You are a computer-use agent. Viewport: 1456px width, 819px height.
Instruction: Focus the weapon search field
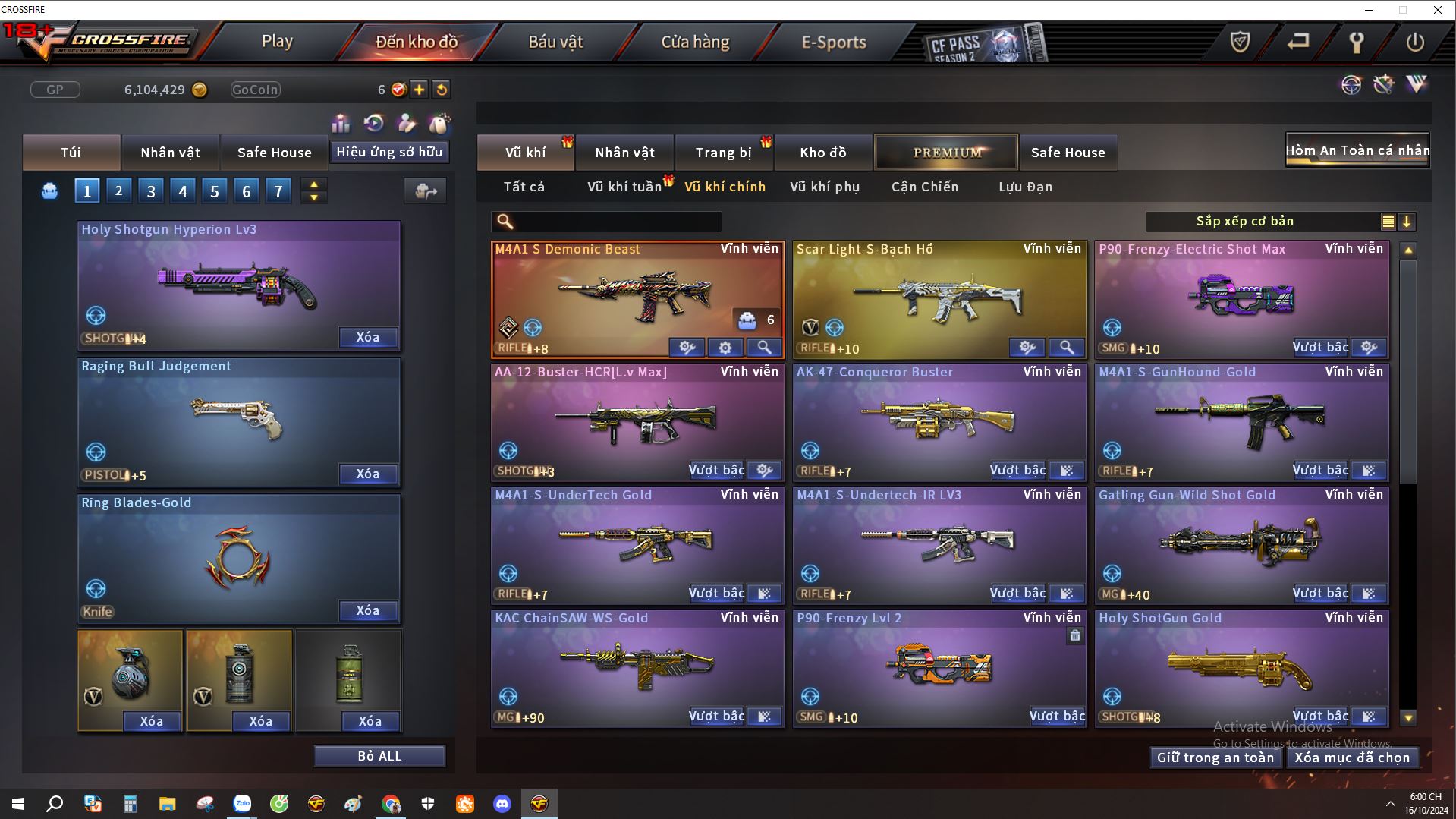616,222
